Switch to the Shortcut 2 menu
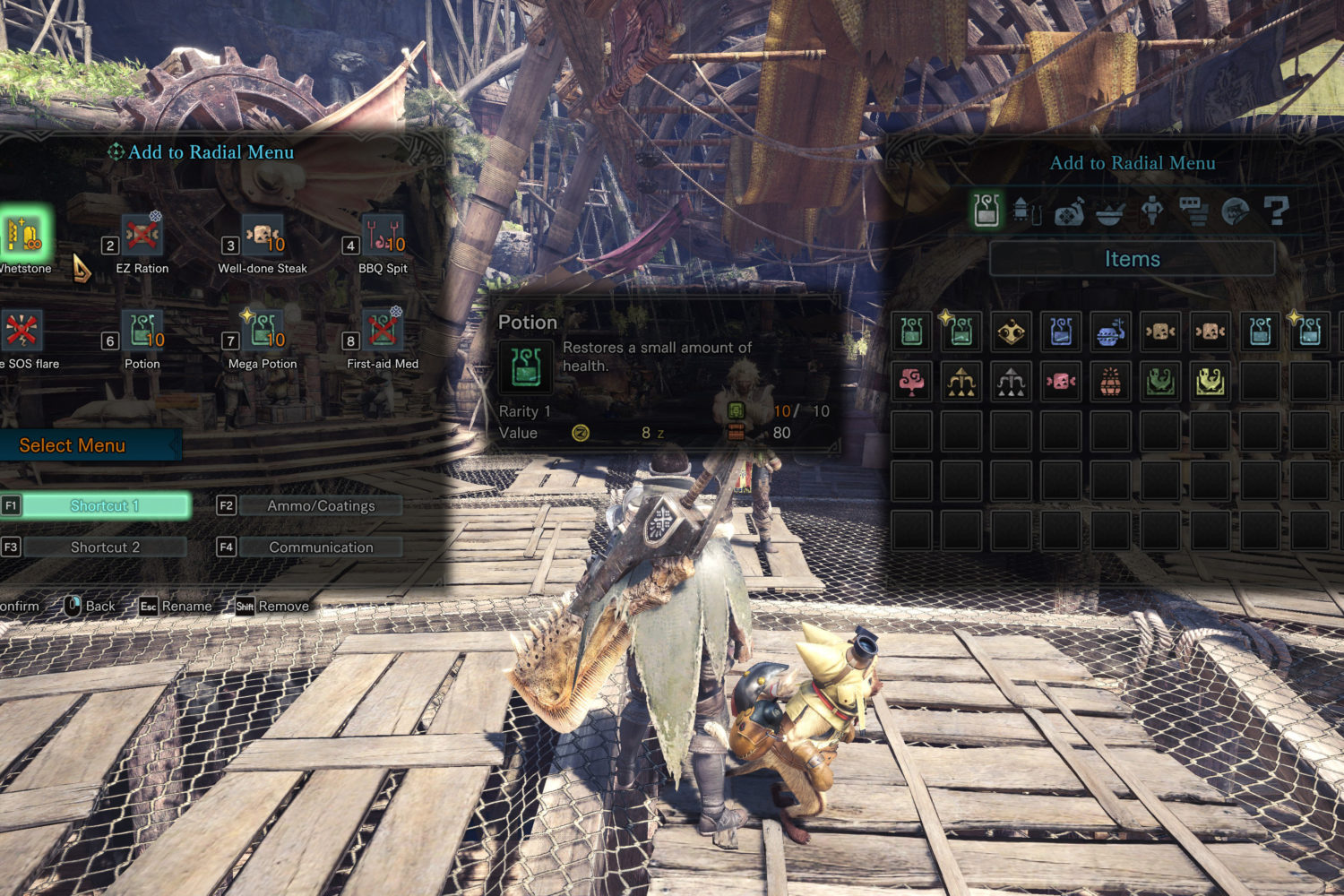 pyautogui.click(x=105, y=547)
